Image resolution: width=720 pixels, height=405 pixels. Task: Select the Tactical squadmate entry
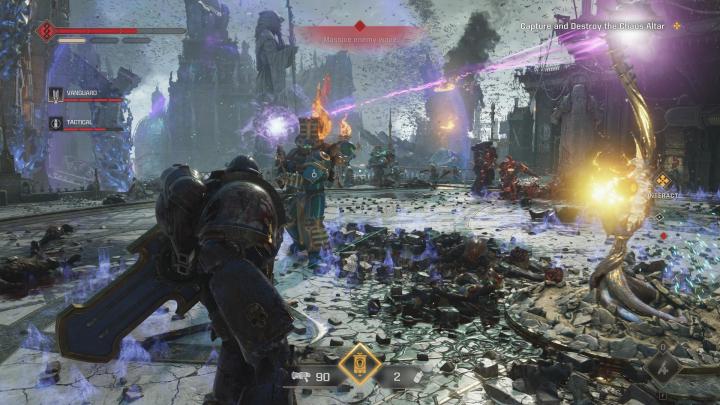pos(84,122)
